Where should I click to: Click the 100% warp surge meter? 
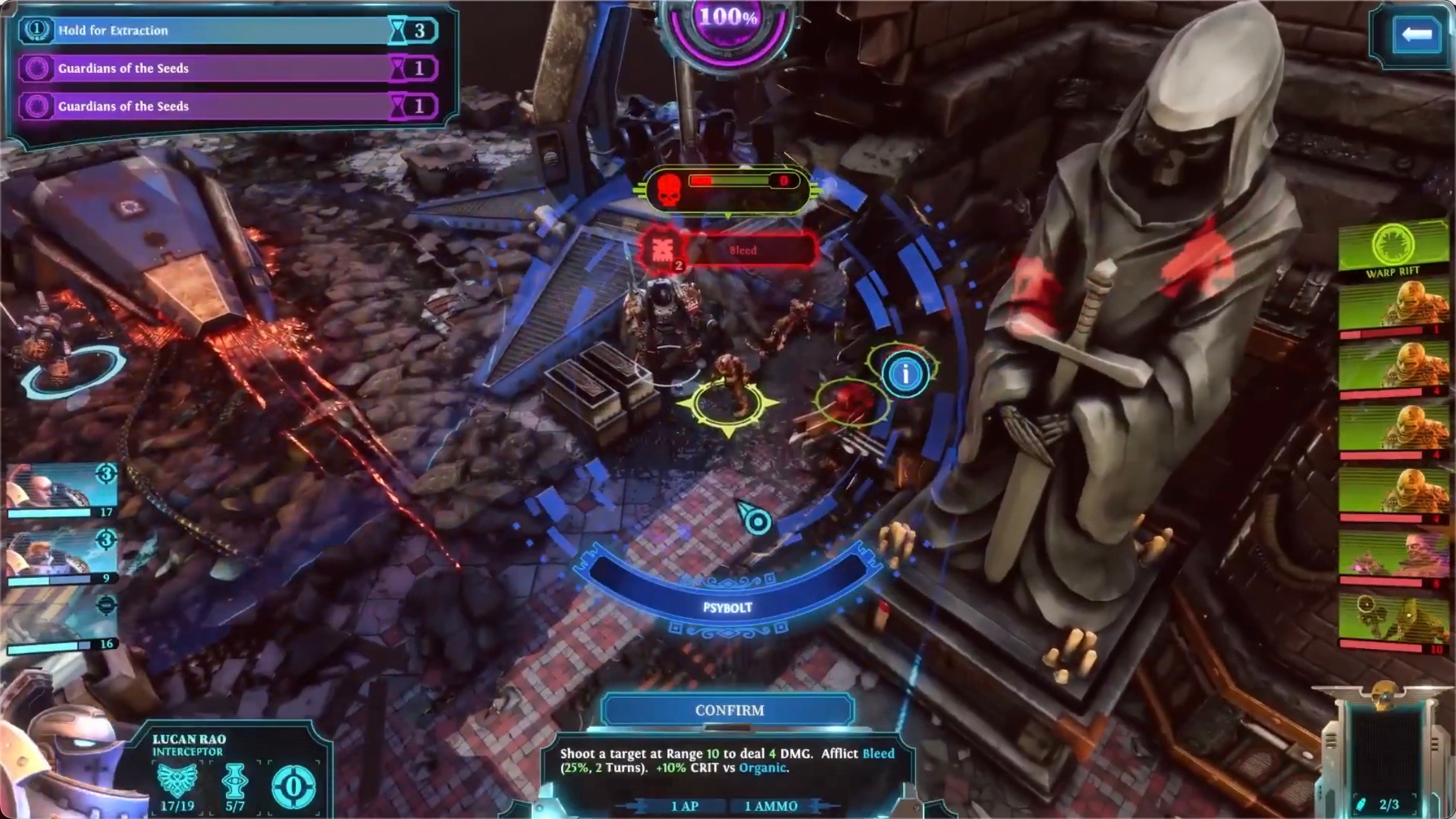point(728,25)
